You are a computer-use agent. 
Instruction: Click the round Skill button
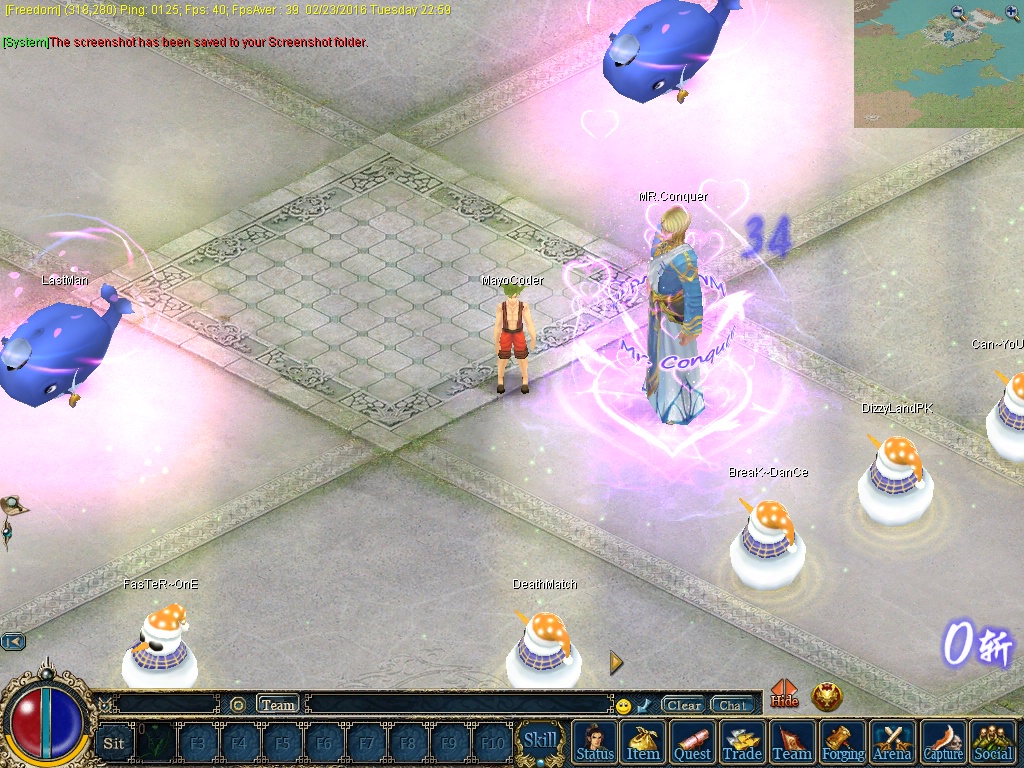540,741
